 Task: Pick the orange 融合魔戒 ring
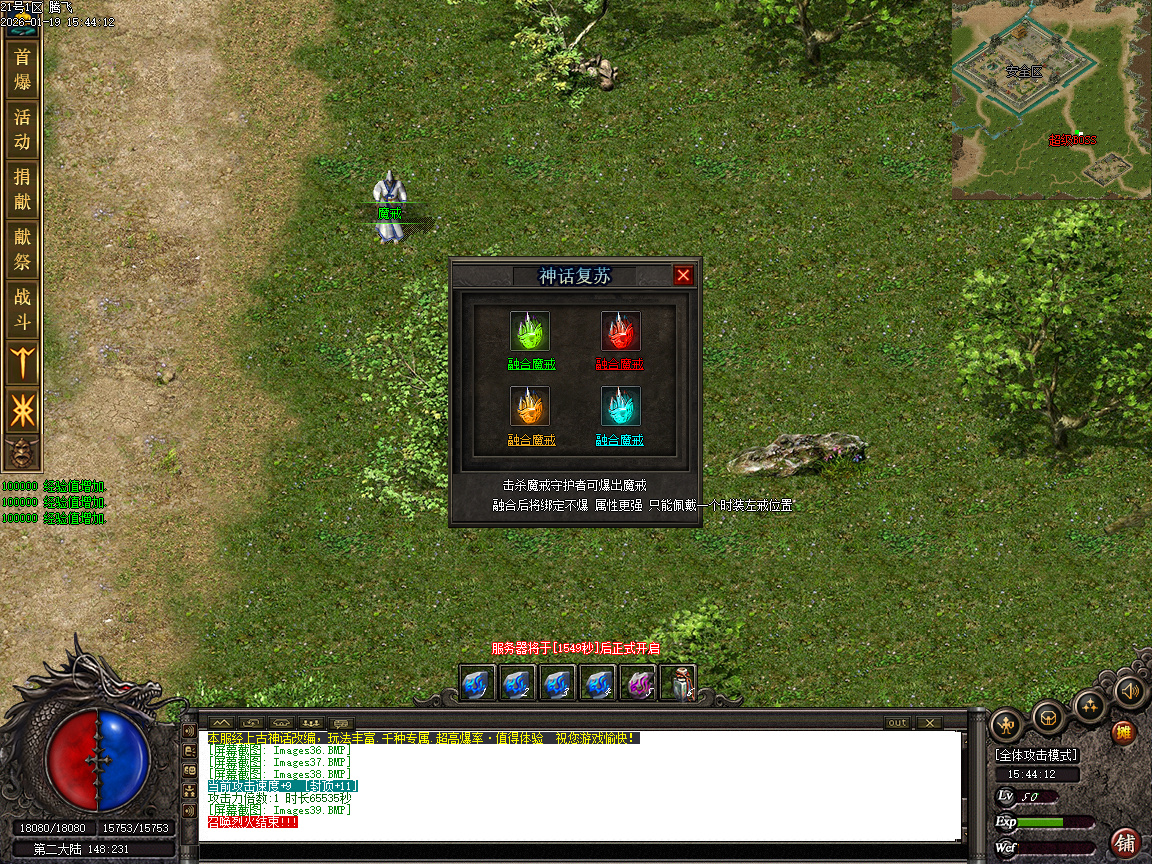(x=530, y=407)
